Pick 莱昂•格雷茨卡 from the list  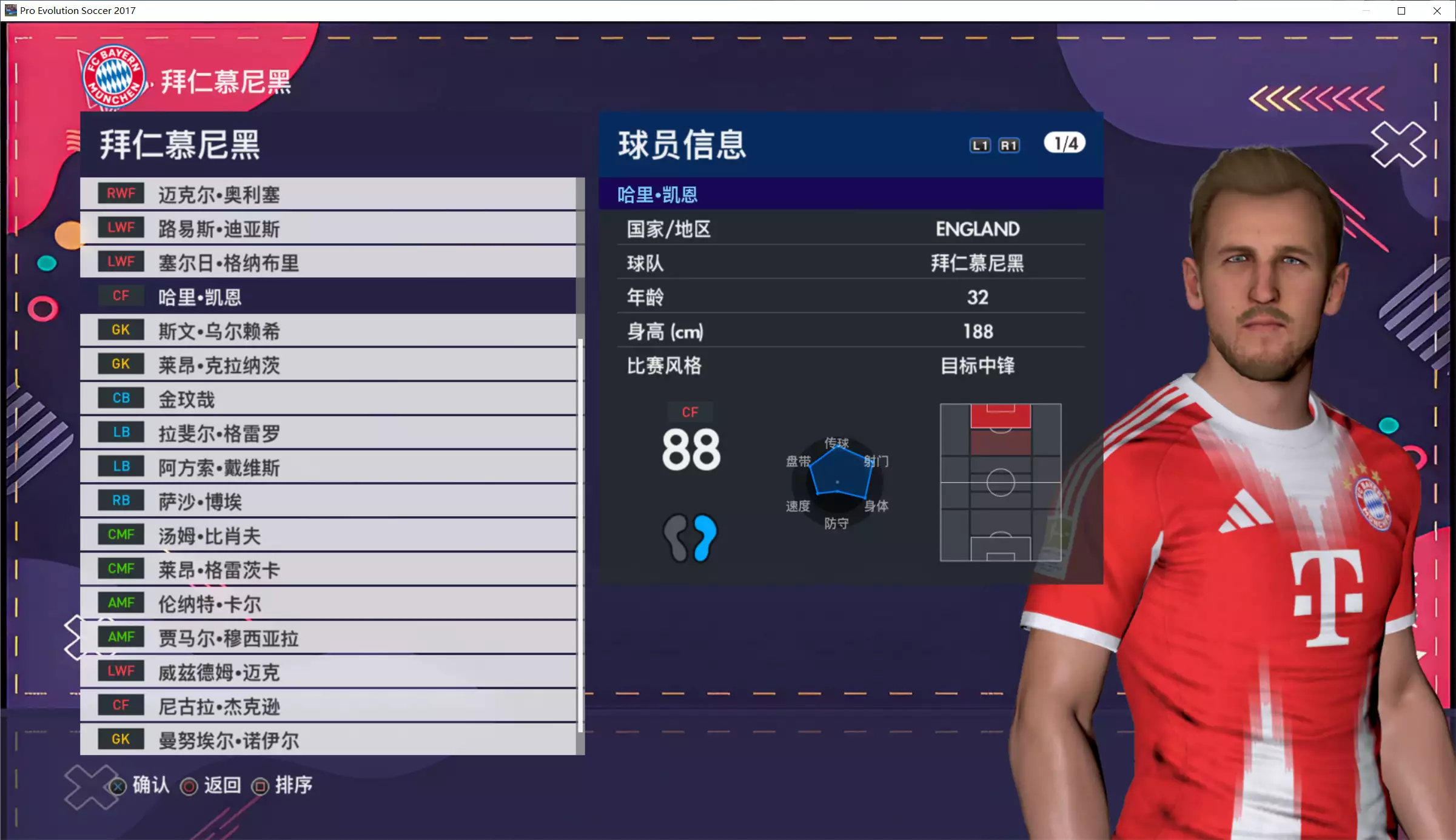point(327,570)
